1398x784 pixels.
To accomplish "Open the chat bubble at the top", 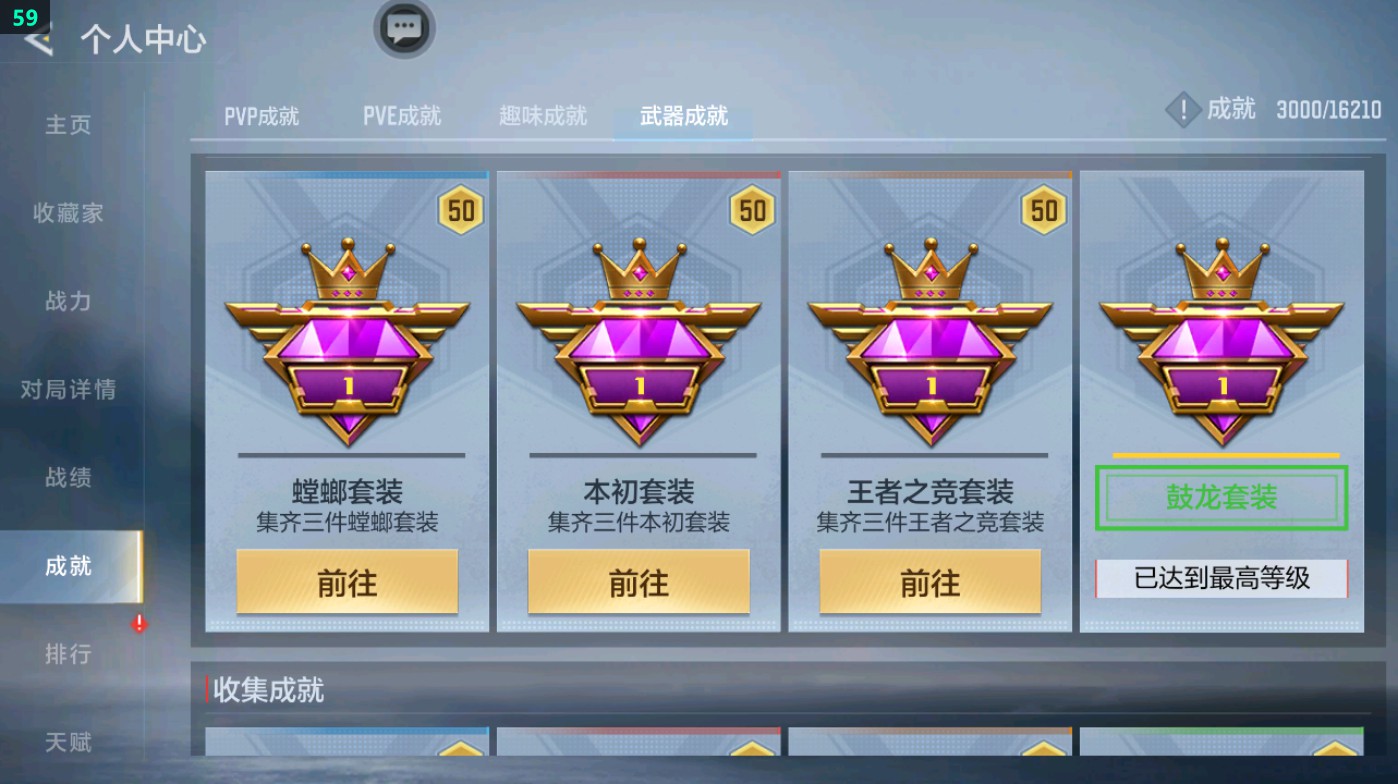I will coord(404,30).
